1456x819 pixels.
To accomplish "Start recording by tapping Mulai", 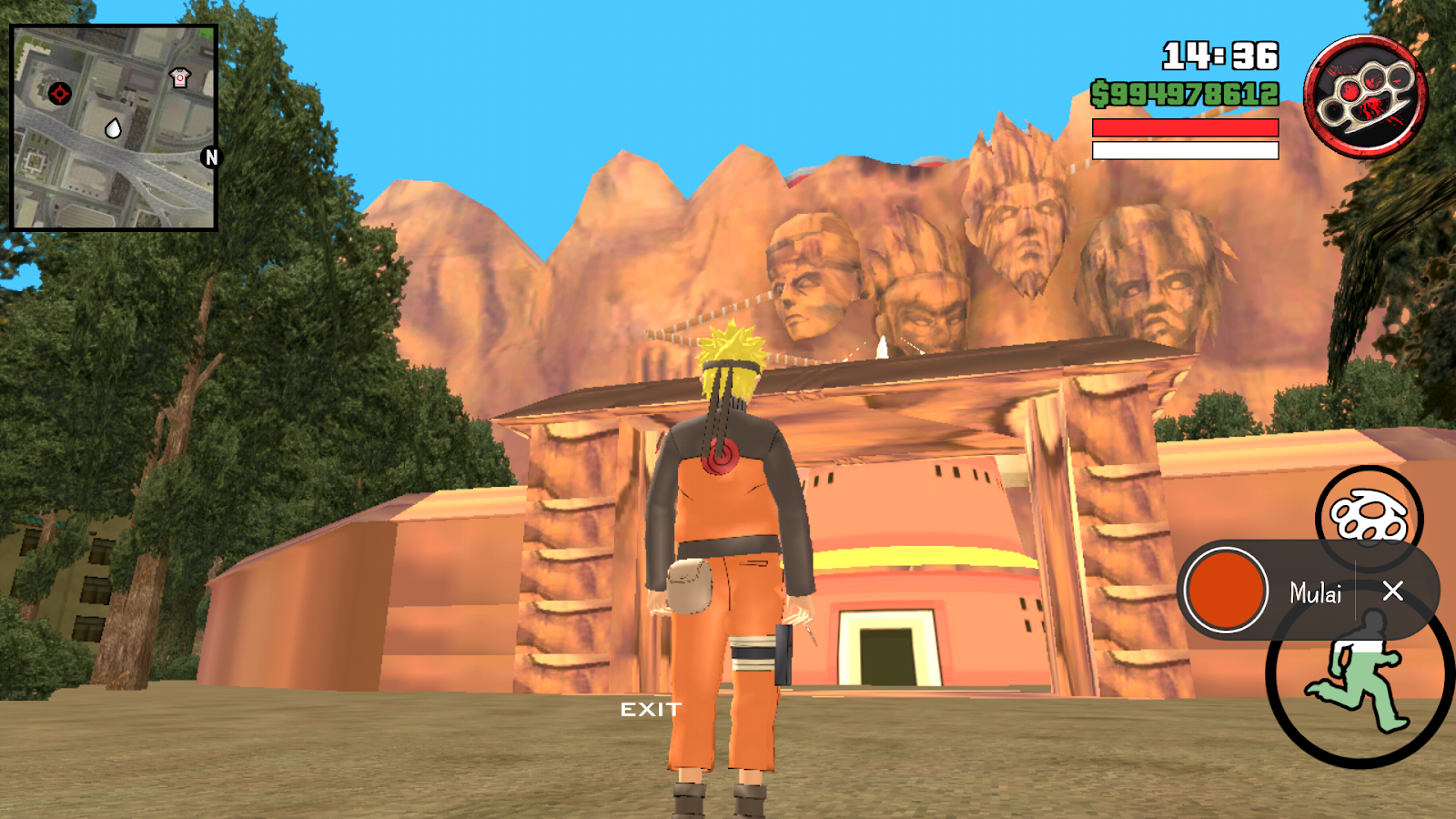I will 1314,593.
